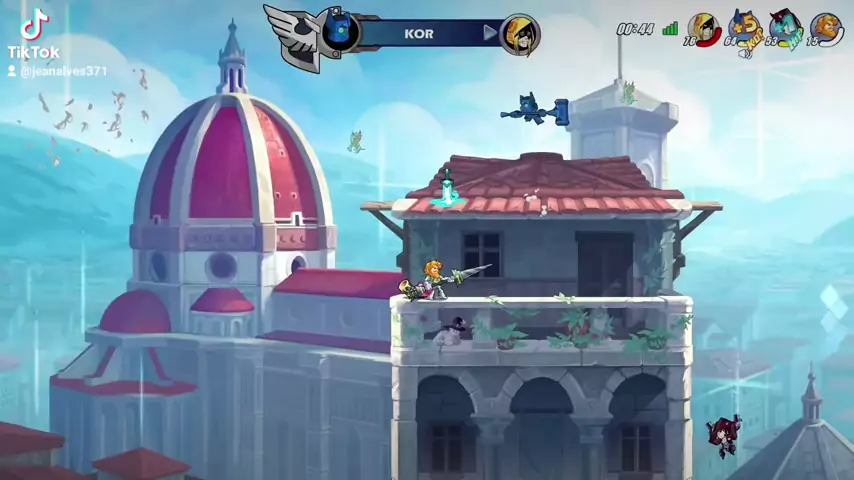Select the blonde masked victim portrait on KO banner
The image size is (854, 480).
coord(520,35)
